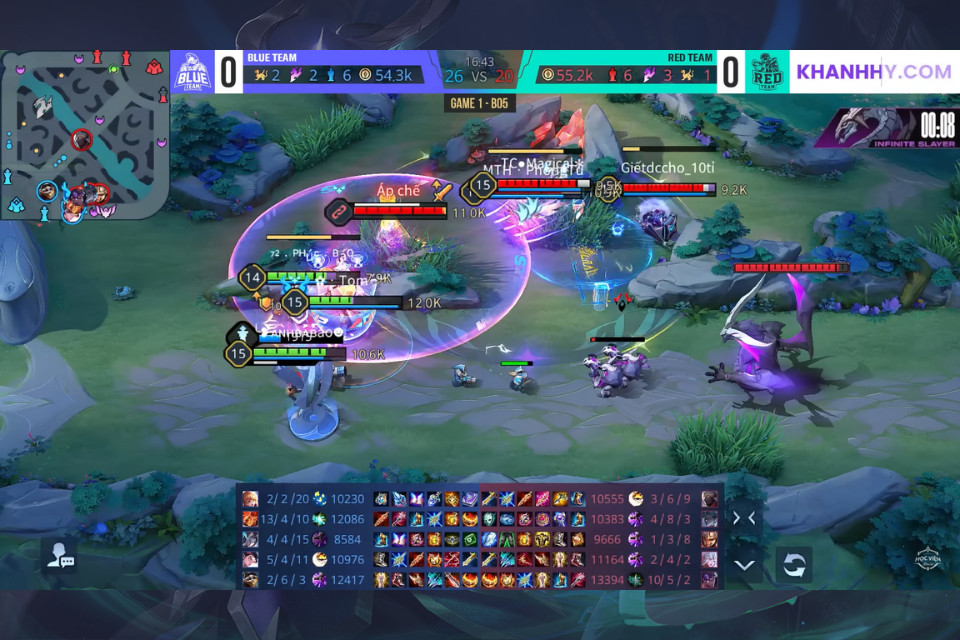
Task: Click the down chevron beside the stats panel
Action: [744, 564]
